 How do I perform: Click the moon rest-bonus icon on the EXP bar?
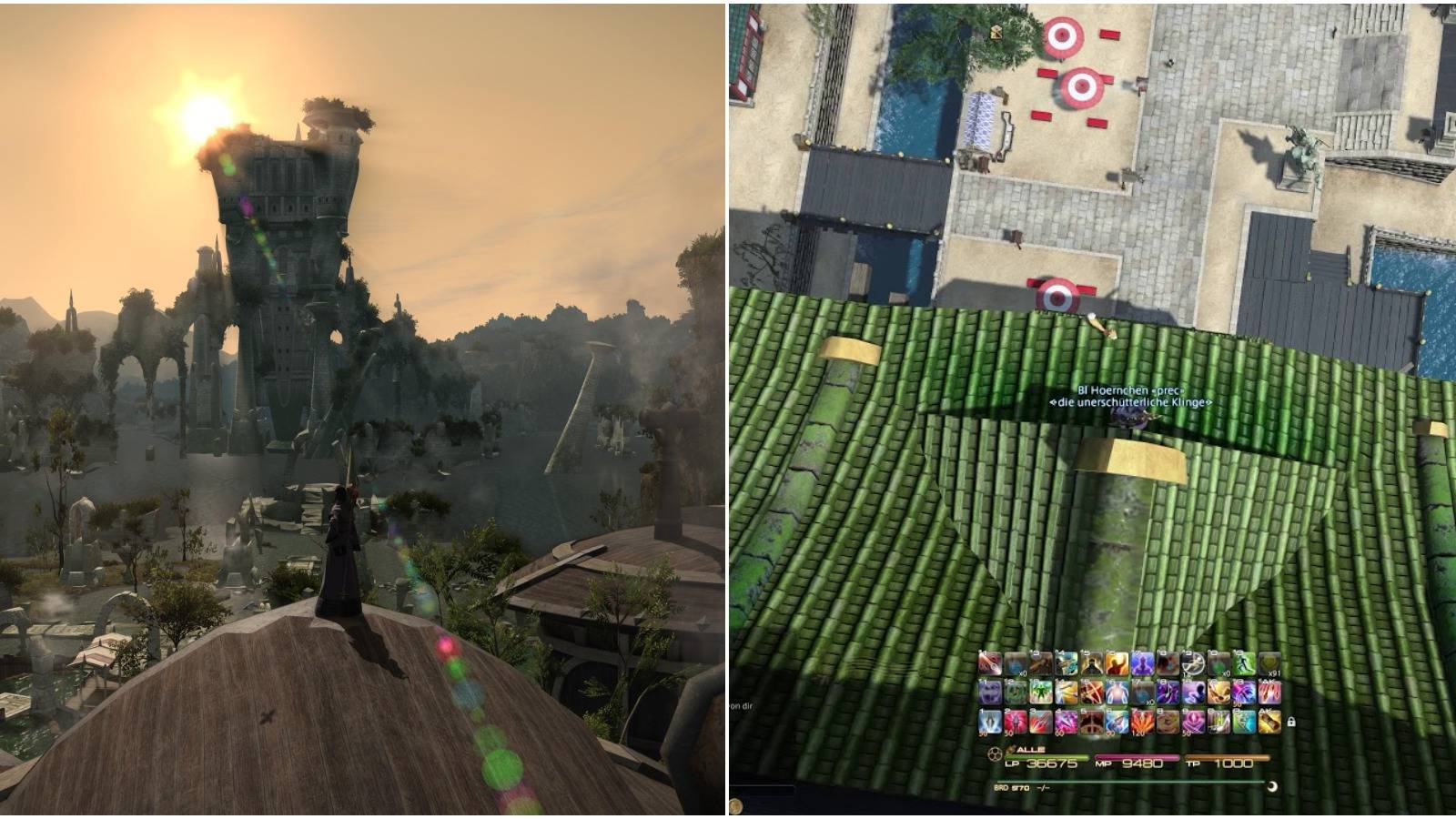[1271, 786]
